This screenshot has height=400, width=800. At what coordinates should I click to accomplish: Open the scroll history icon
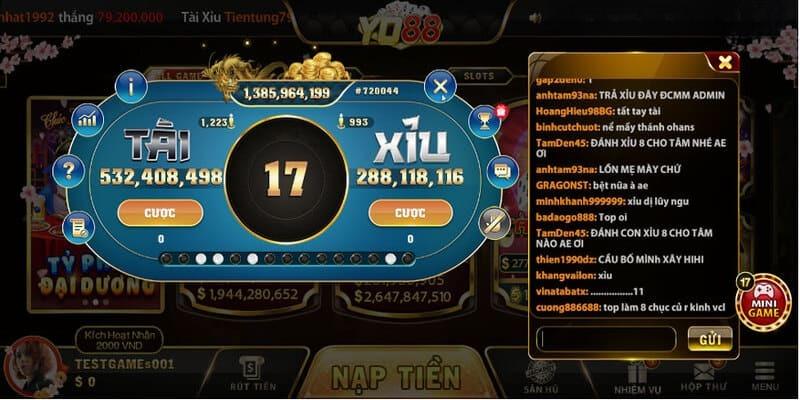point(78,228)
